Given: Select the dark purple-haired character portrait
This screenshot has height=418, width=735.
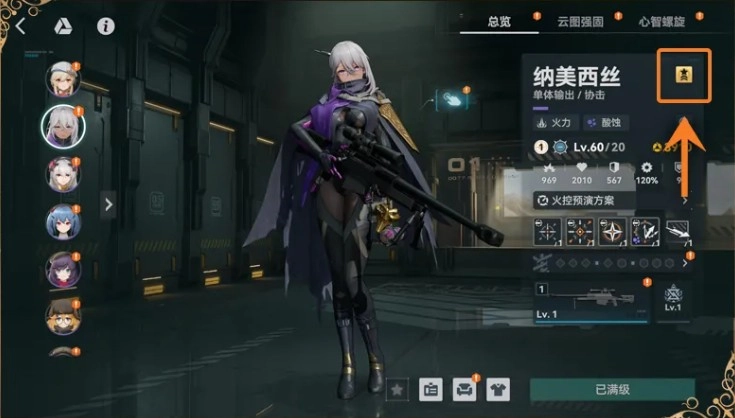Looking at the screenshot, I should click(x=62, y=269).
